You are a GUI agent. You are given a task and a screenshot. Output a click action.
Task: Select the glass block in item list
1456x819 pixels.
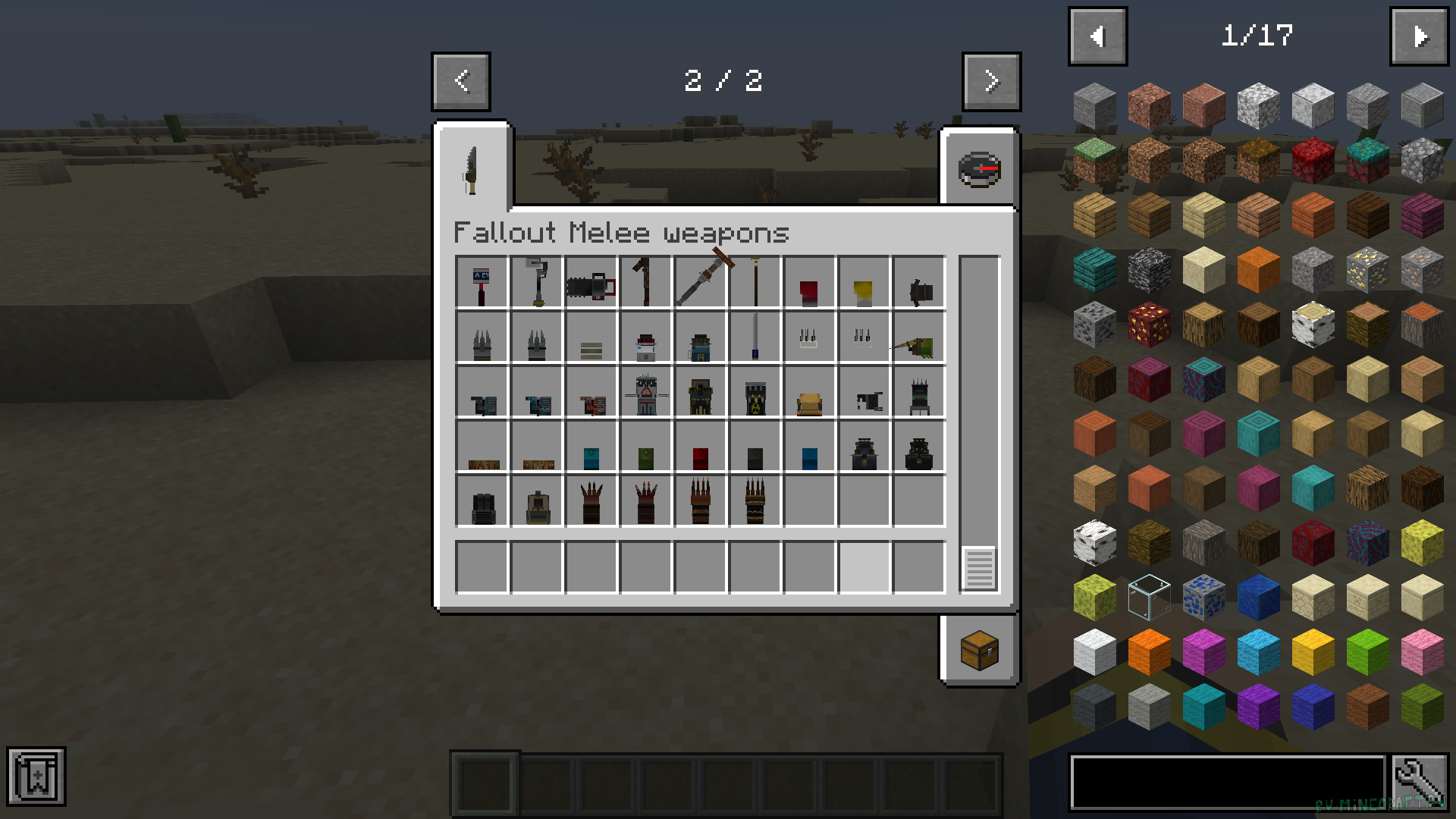[x=1149, y=597]
